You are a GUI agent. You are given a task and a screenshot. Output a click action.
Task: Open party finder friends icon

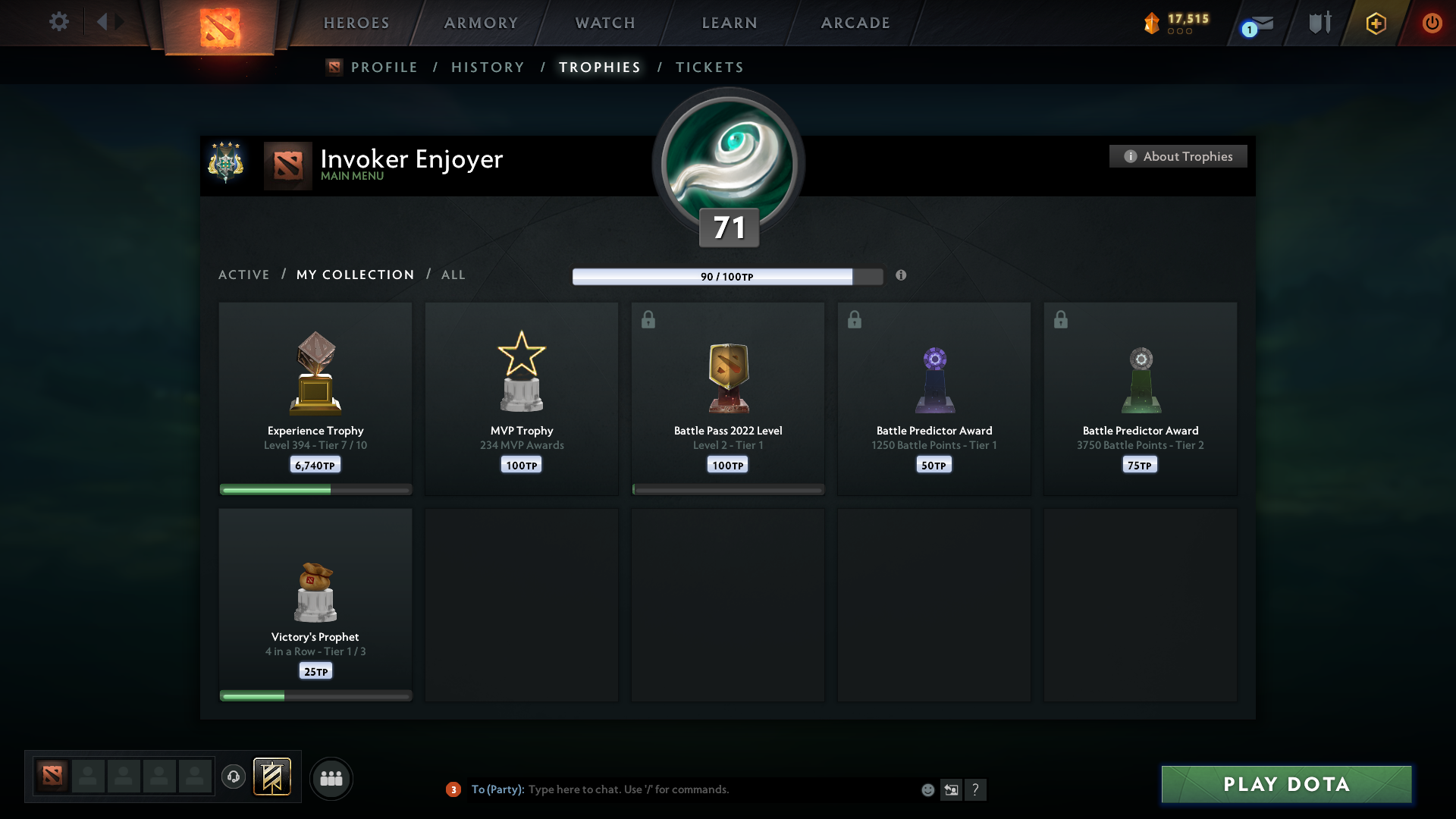click(331, 778)
